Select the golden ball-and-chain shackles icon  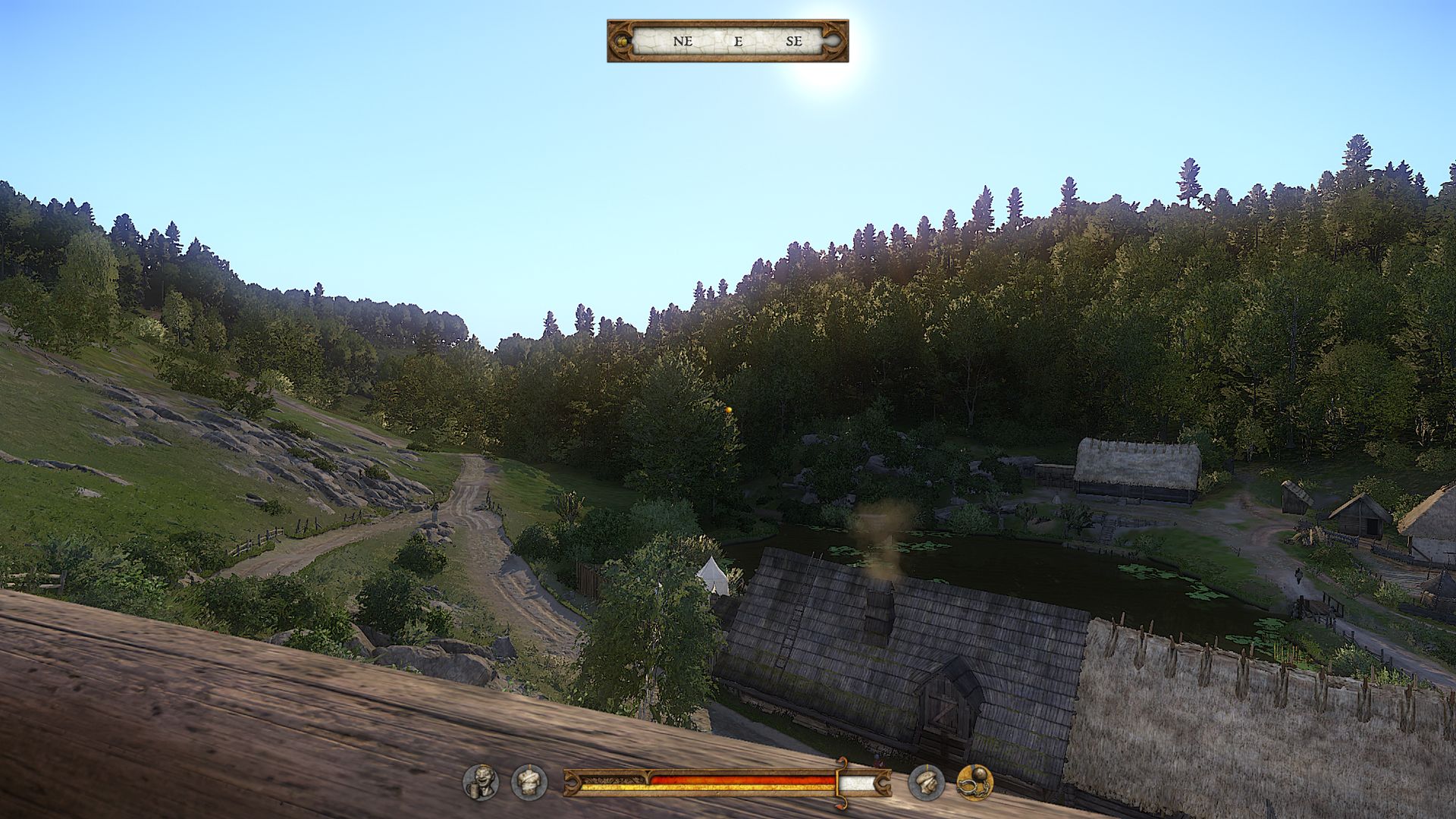point(974,783)
